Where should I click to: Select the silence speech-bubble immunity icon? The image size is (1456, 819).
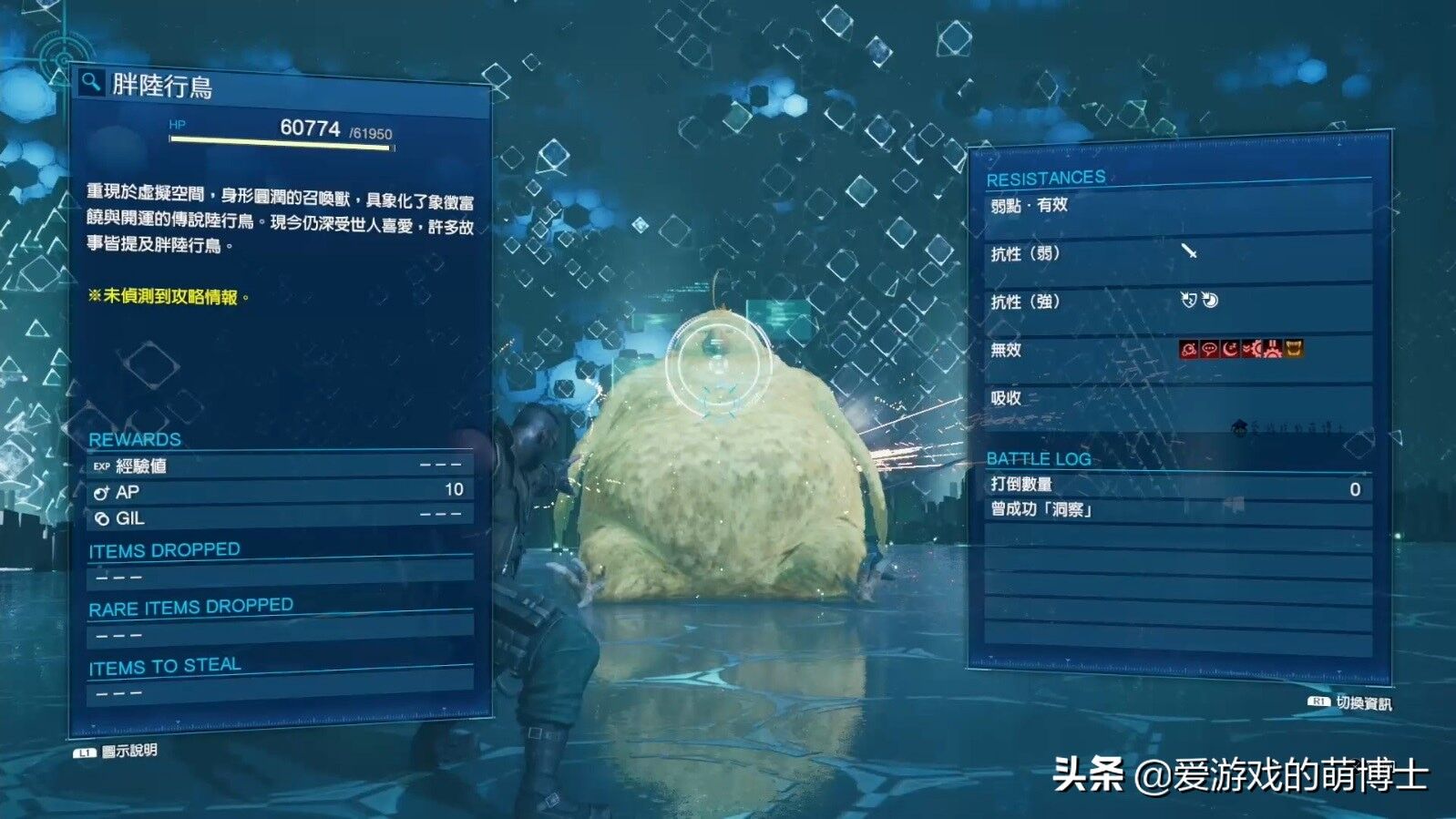pos(1207,349)
